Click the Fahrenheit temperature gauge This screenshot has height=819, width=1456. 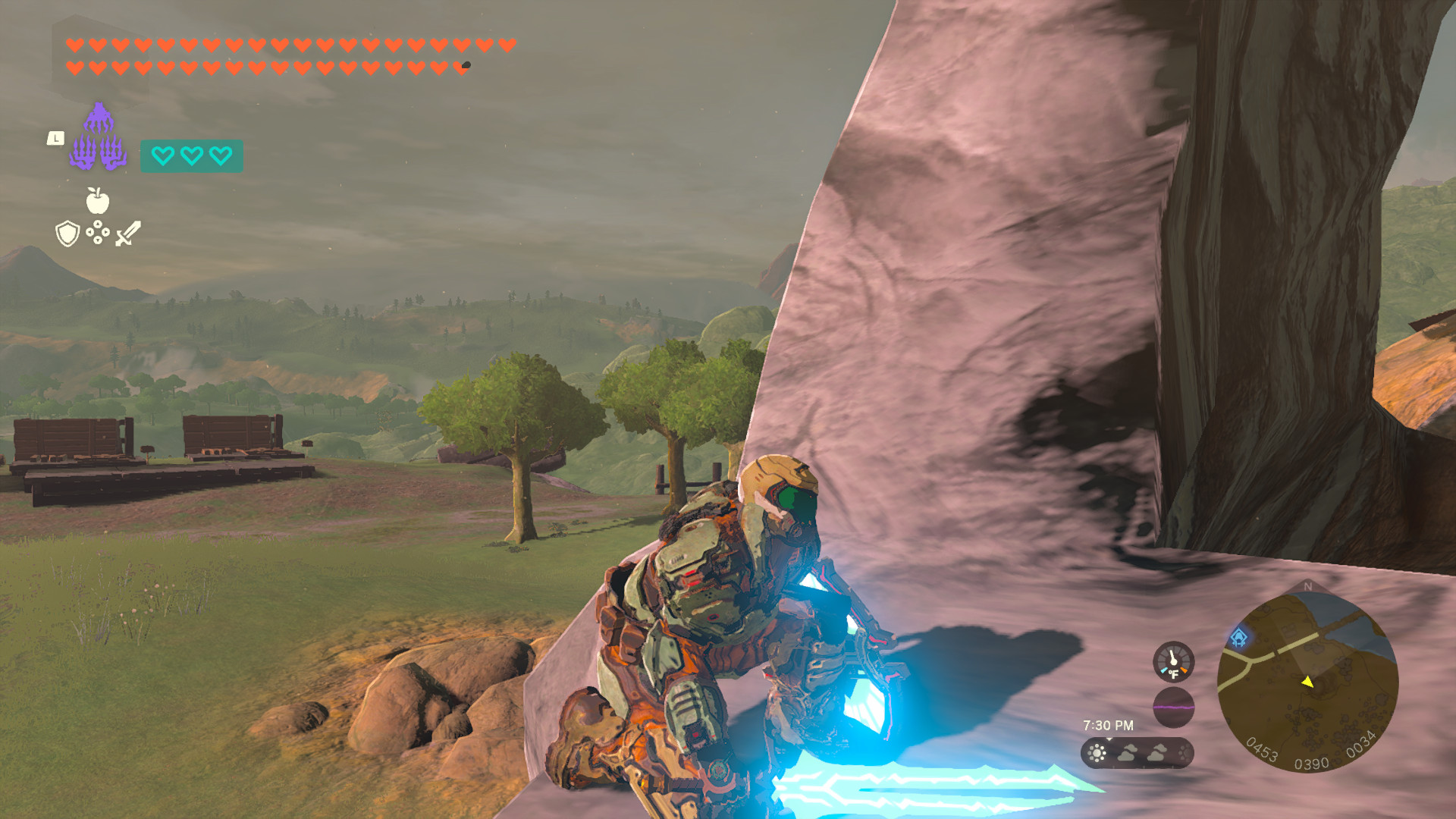(x=1173, y=663)
